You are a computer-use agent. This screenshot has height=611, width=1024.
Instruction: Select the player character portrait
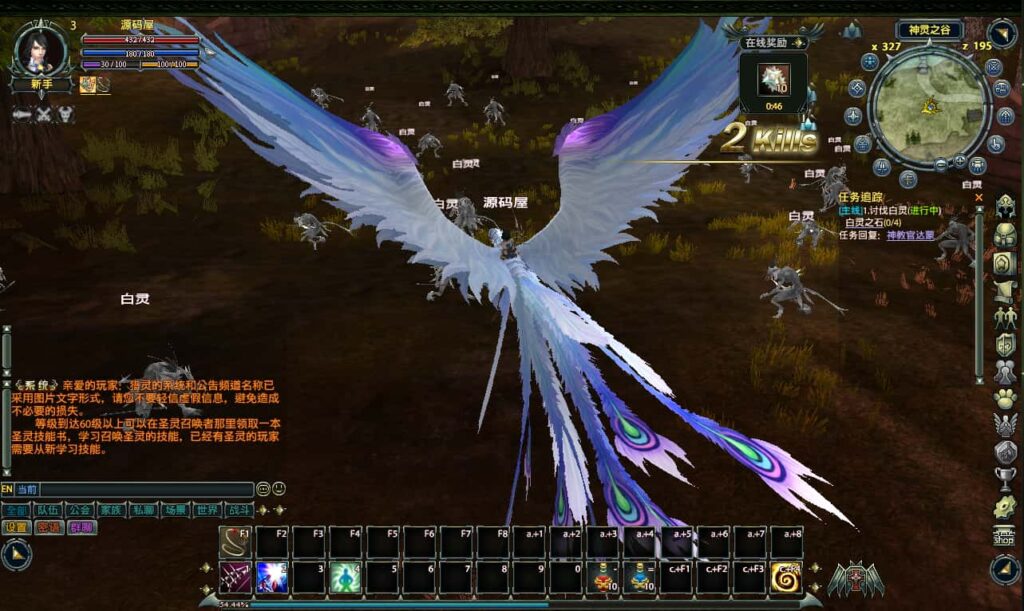[40, 49]
